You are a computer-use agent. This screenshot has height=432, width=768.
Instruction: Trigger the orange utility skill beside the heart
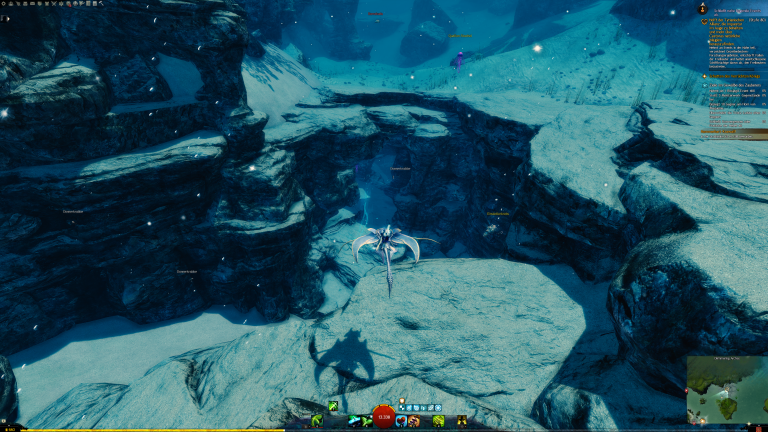pos(413,421)
